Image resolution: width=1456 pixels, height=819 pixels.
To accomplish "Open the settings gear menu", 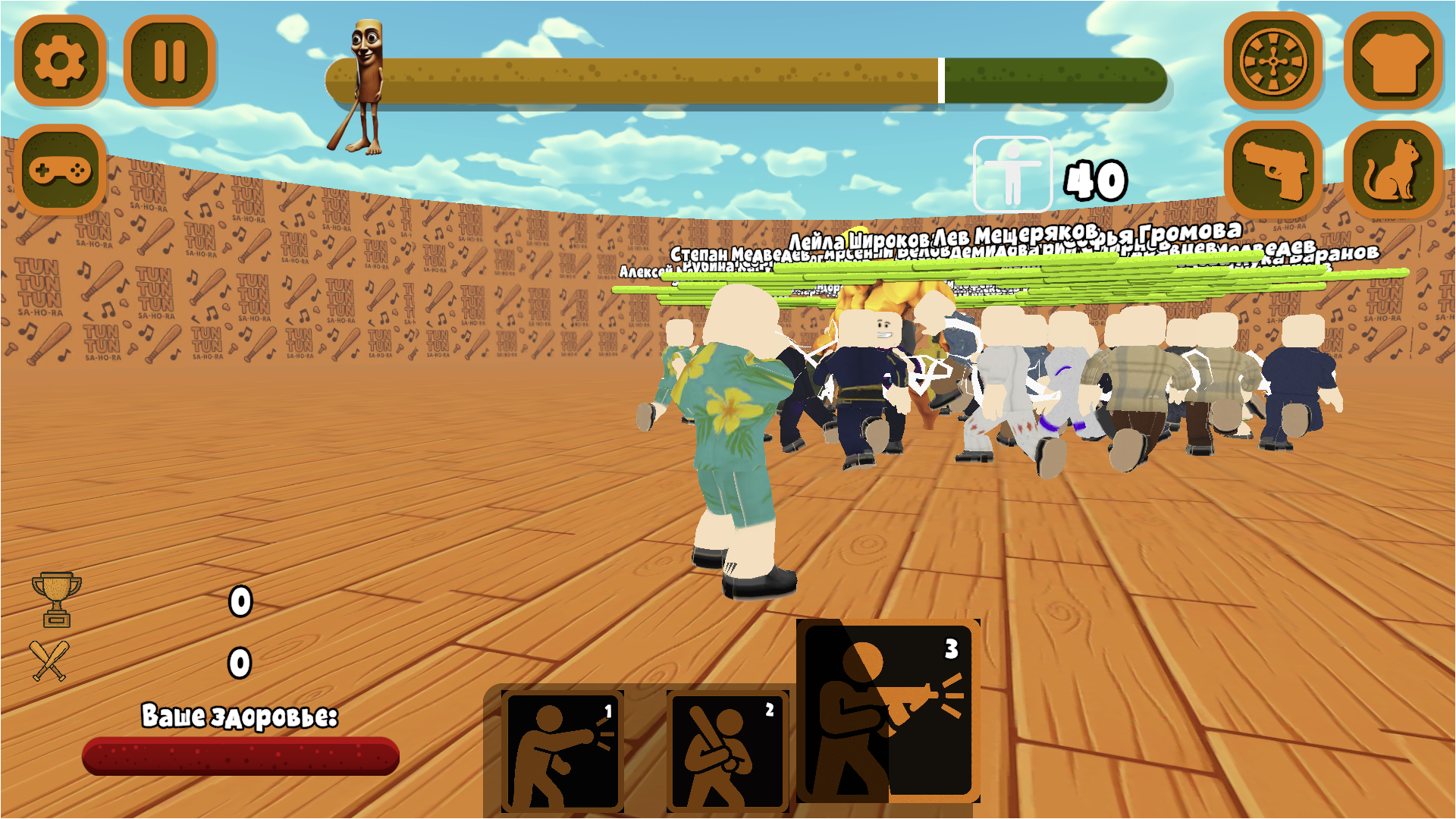I will pos(61,62).
